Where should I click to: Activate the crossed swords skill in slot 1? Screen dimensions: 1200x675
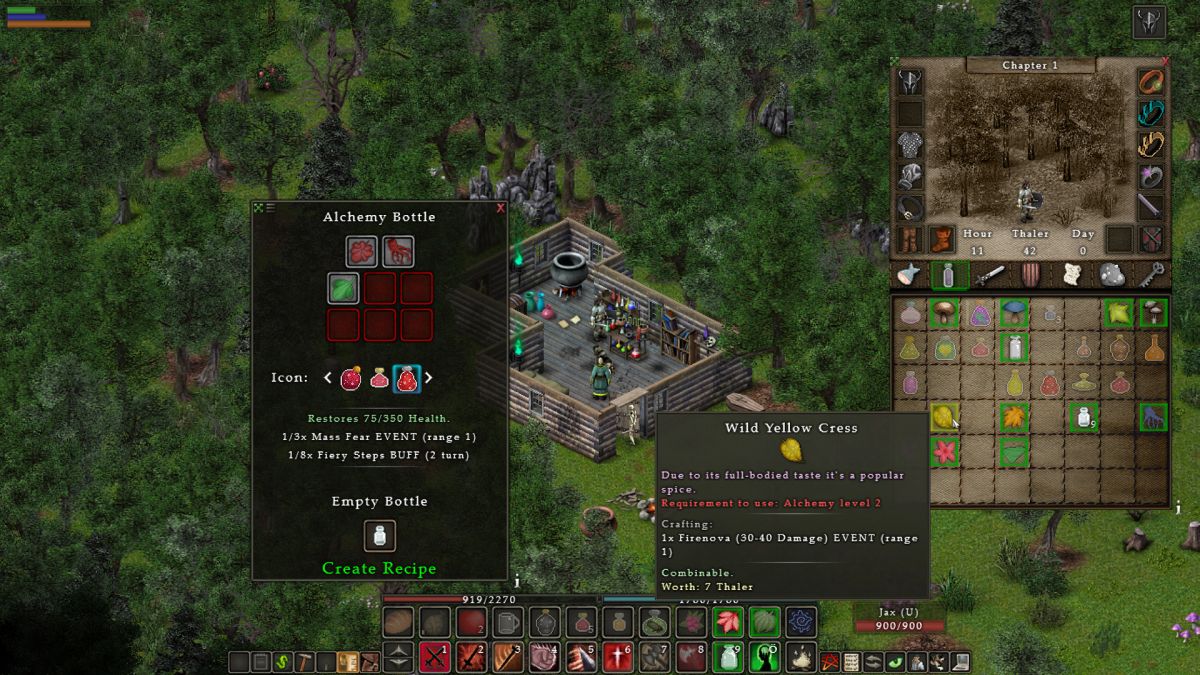click(435, 657)
